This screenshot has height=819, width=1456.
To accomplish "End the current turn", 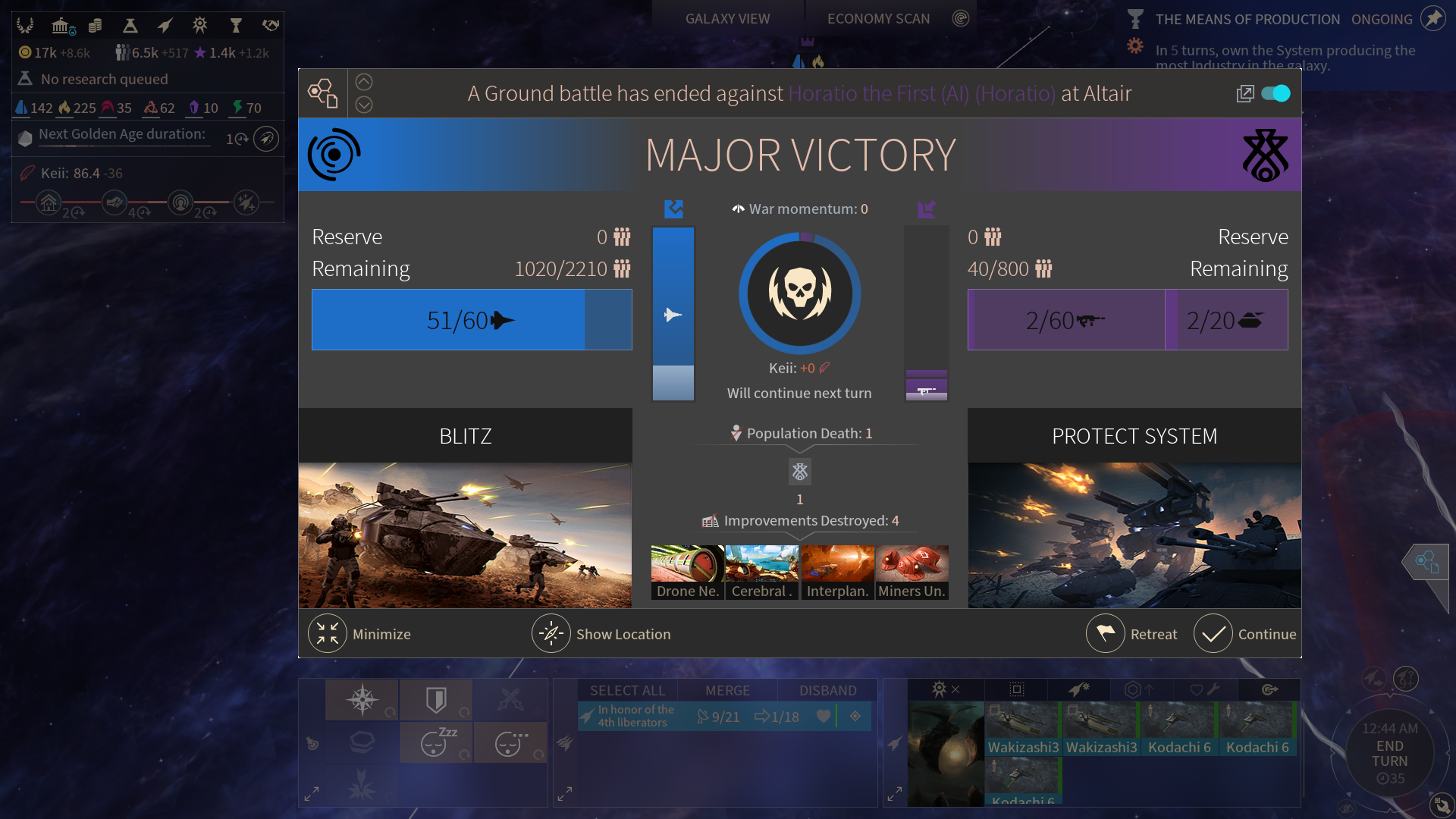I will [1389, 754].
